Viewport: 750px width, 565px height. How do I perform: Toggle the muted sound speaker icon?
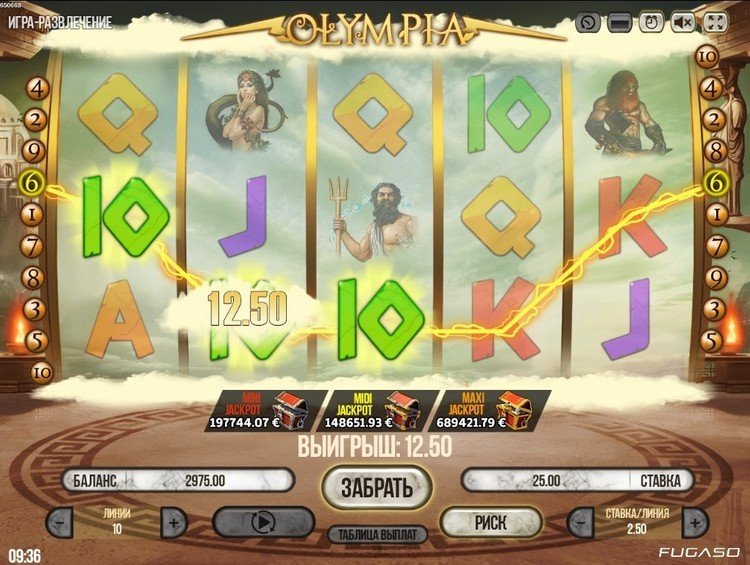[684, 22]
